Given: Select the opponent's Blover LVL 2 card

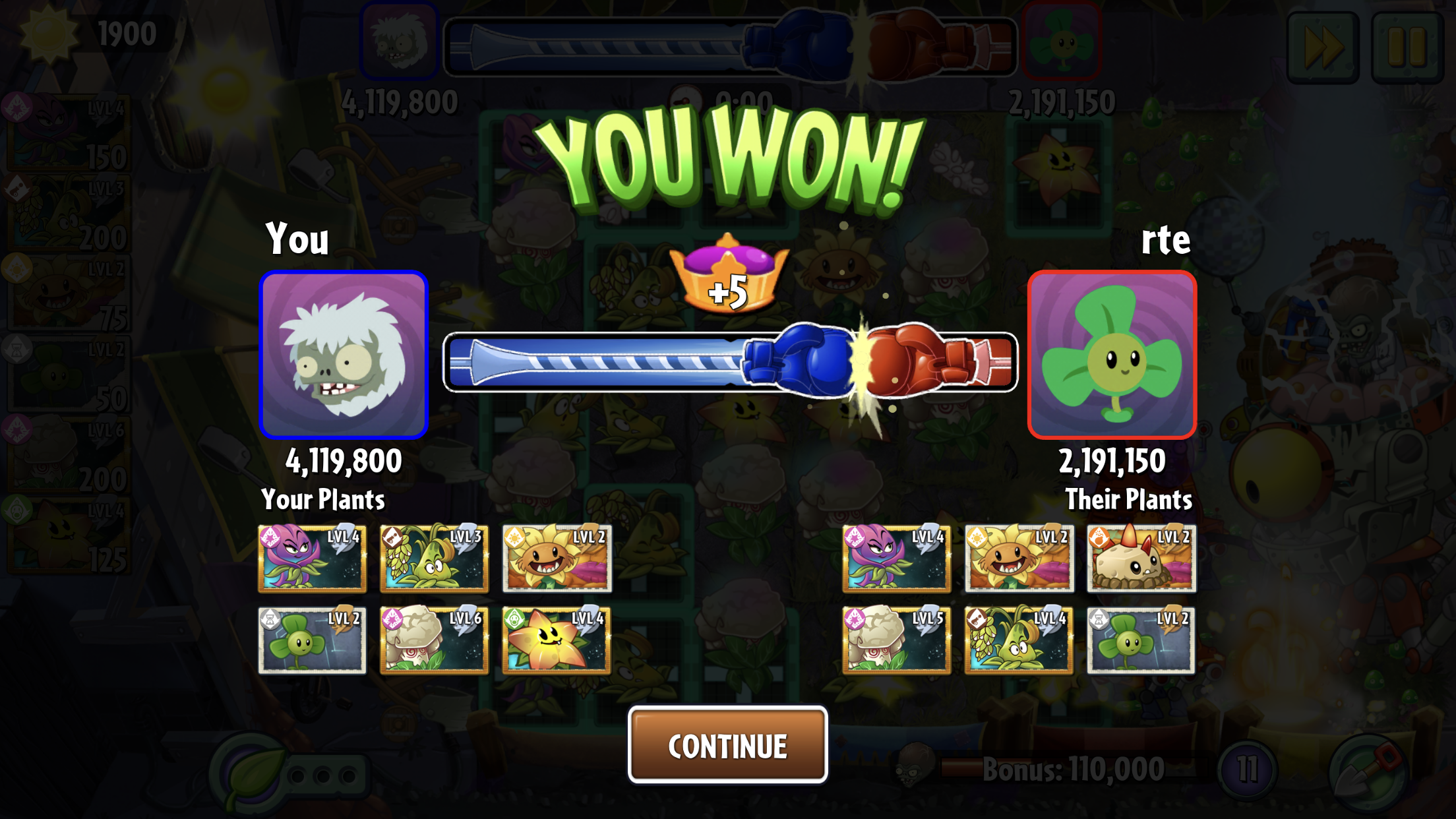Looking at the screenshot, I should (1141, 640).
